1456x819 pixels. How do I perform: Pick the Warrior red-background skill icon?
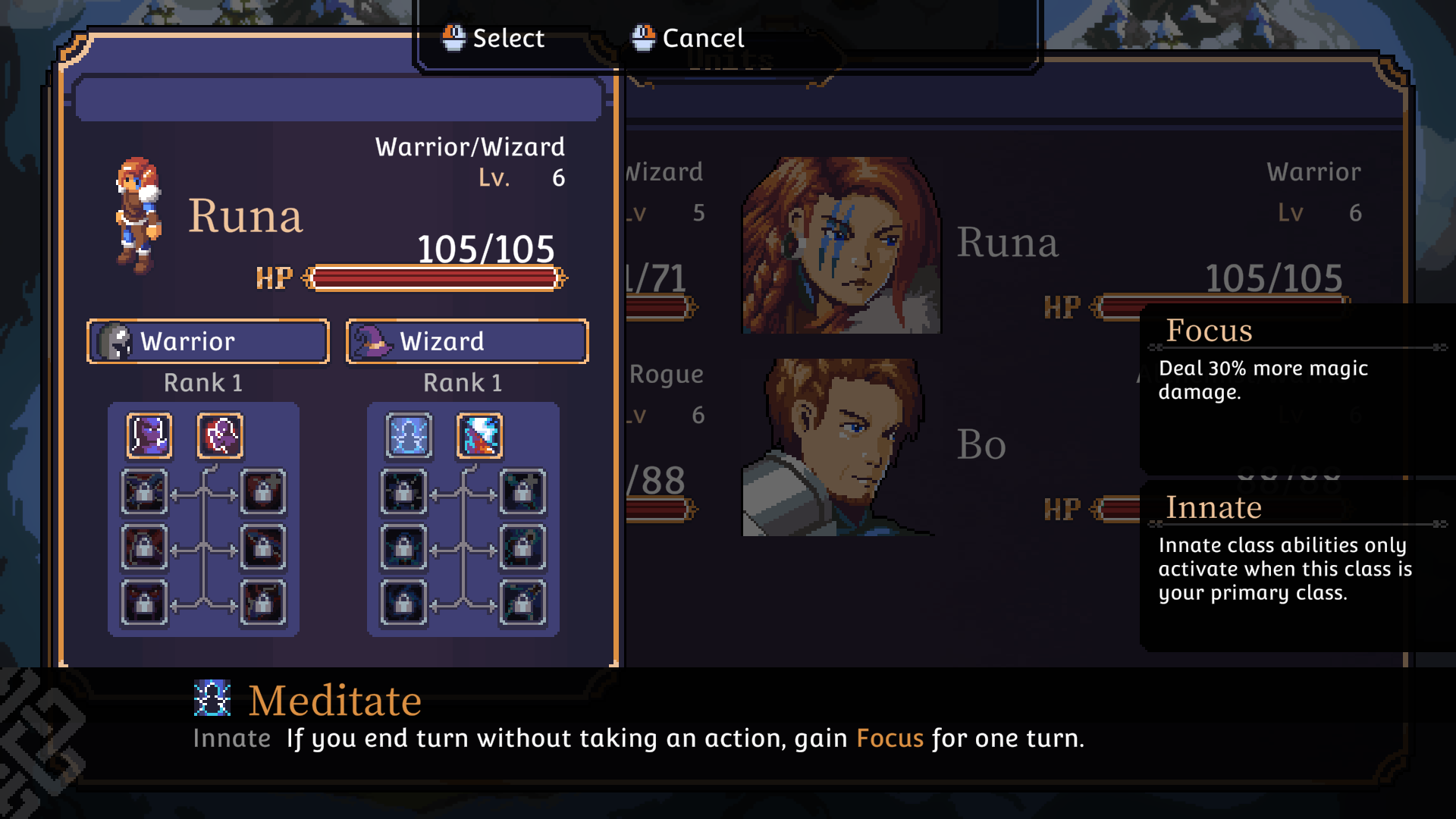pos(220,436)
